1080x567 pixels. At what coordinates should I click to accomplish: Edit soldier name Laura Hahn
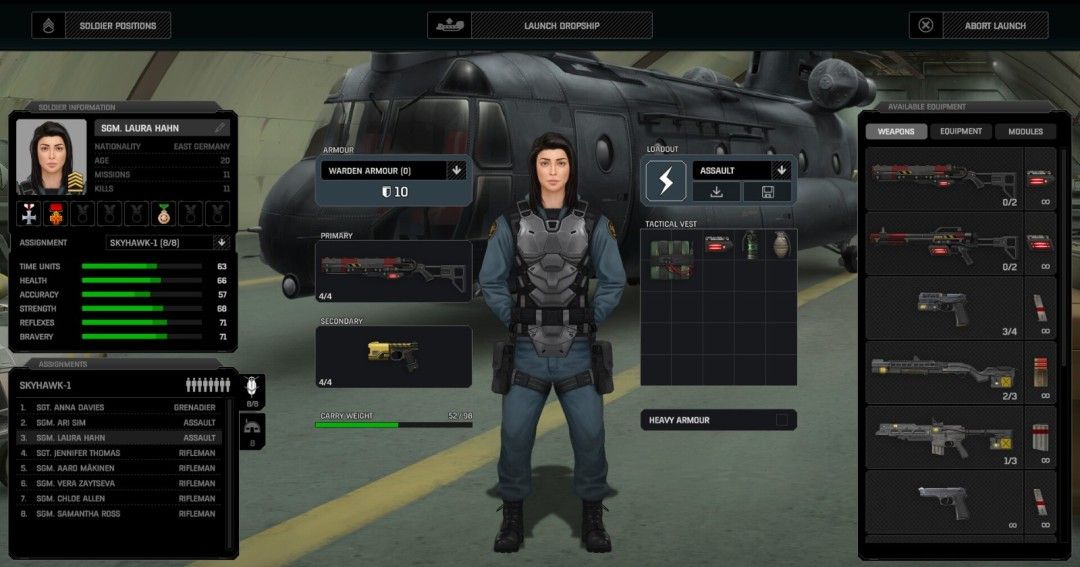(220, 128)
